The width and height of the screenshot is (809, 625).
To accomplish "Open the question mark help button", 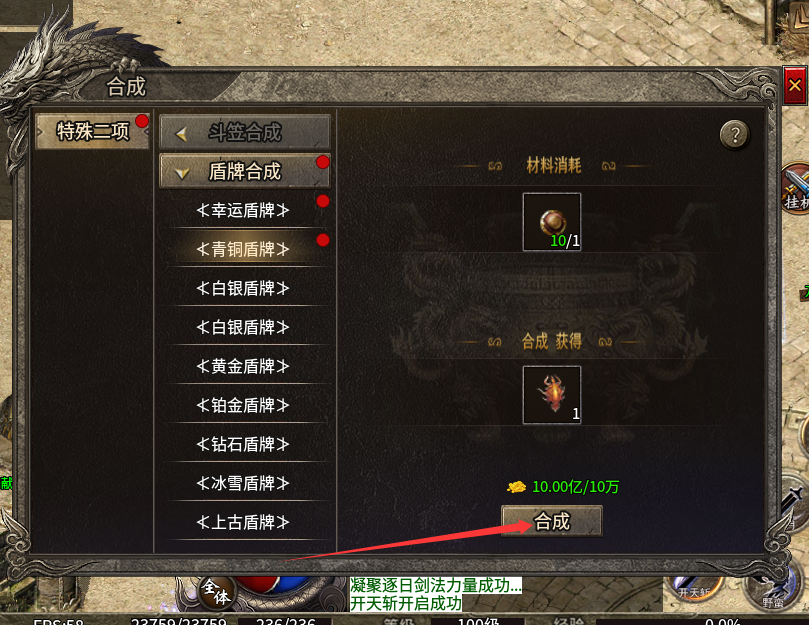I will pos(734,134).
